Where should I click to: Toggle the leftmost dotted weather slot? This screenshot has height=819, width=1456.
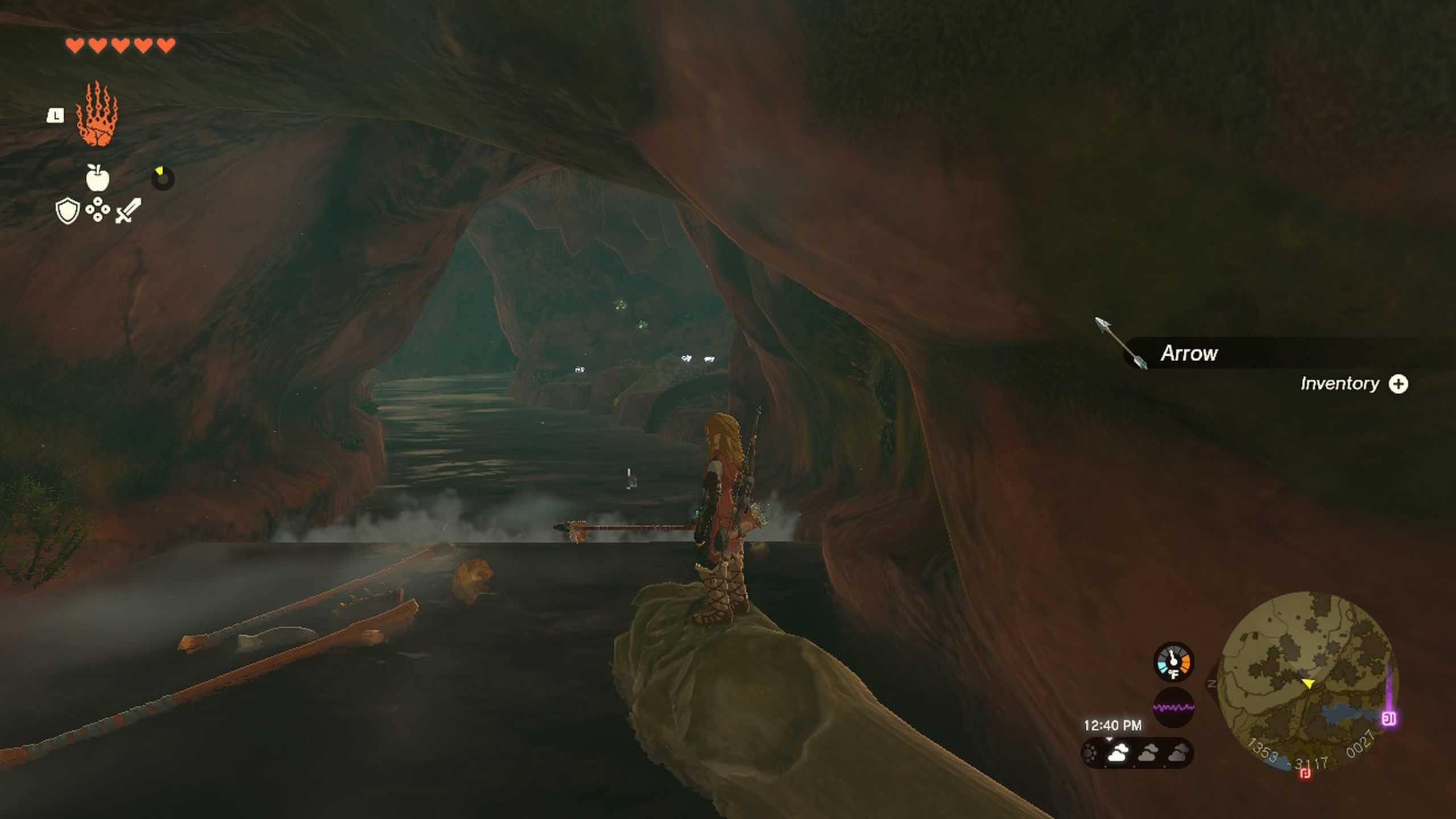point(1090,751)
